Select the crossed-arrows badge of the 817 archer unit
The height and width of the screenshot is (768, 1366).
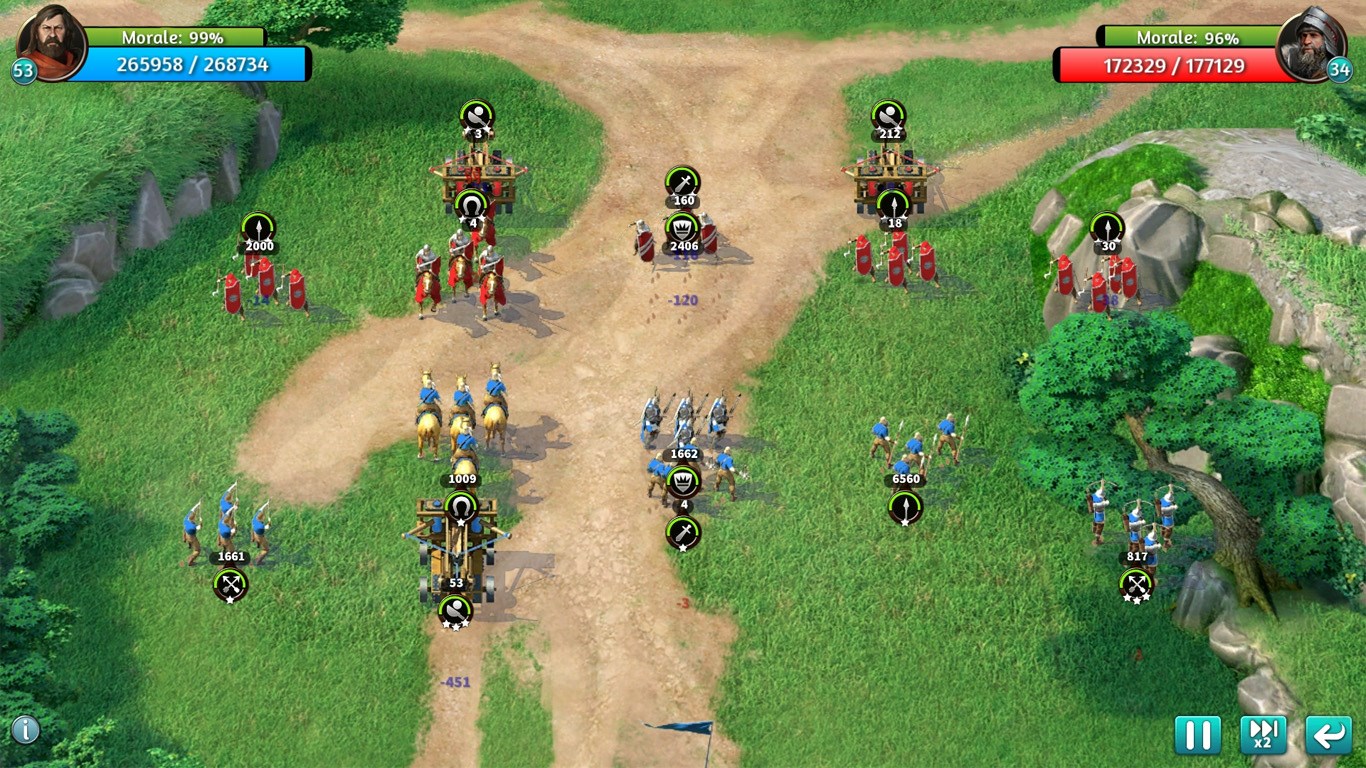[x=1136, y=584]
